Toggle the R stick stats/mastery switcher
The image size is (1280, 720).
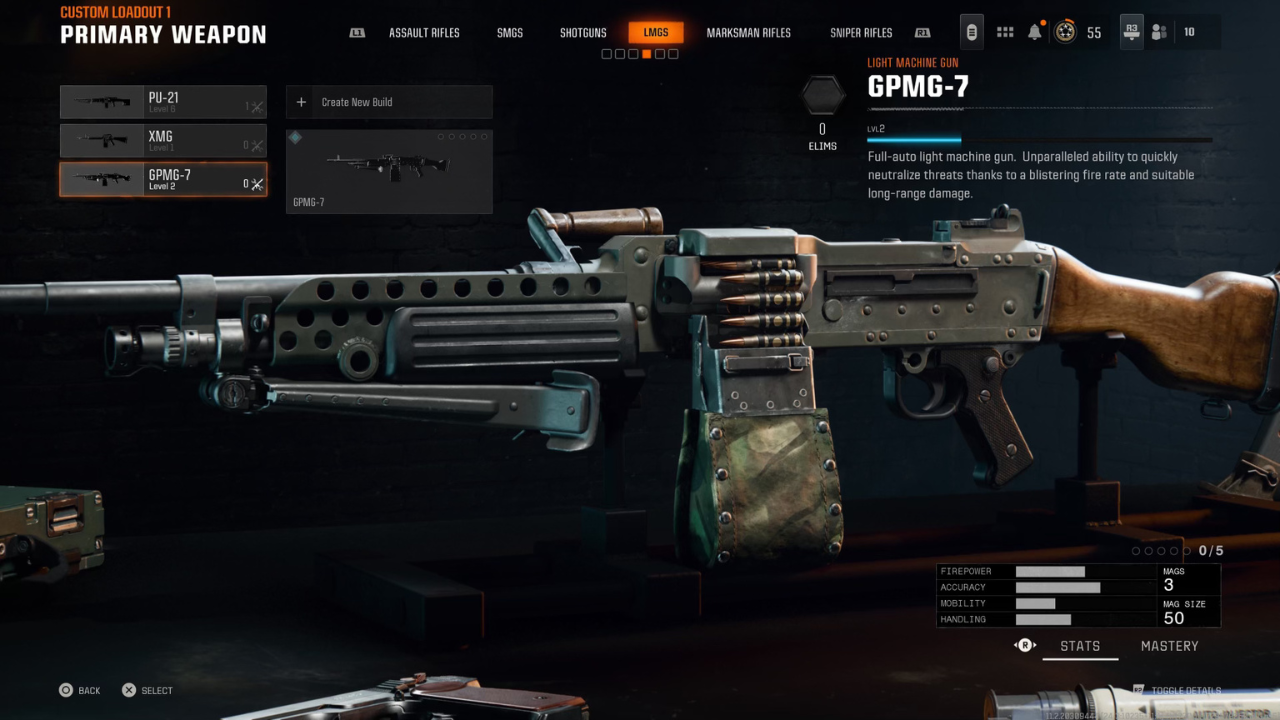[x=1024, y=645]
